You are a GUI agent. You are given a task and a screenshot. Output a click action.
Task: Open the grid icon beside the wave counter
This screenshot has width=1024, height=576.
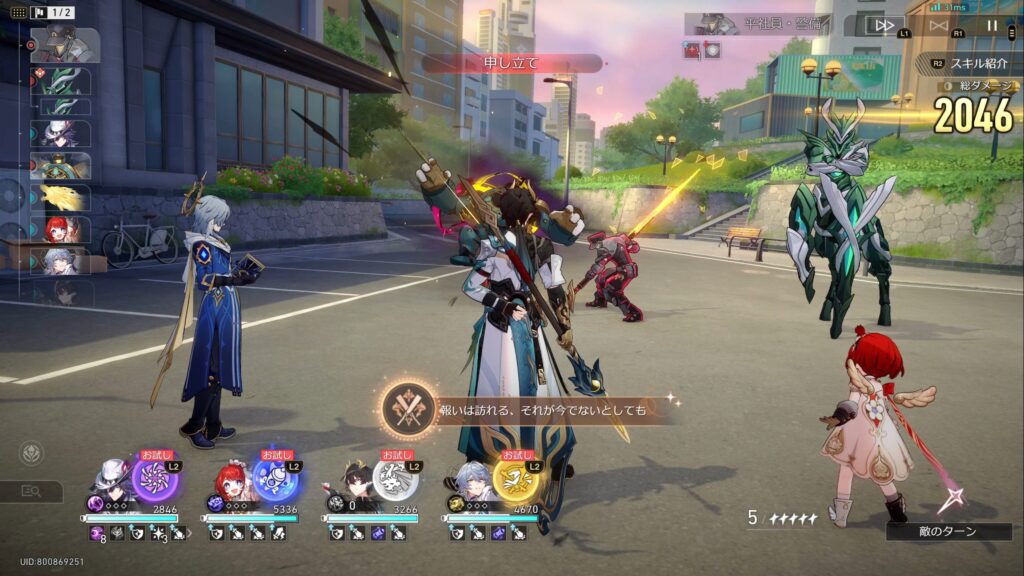click(19, 12)
